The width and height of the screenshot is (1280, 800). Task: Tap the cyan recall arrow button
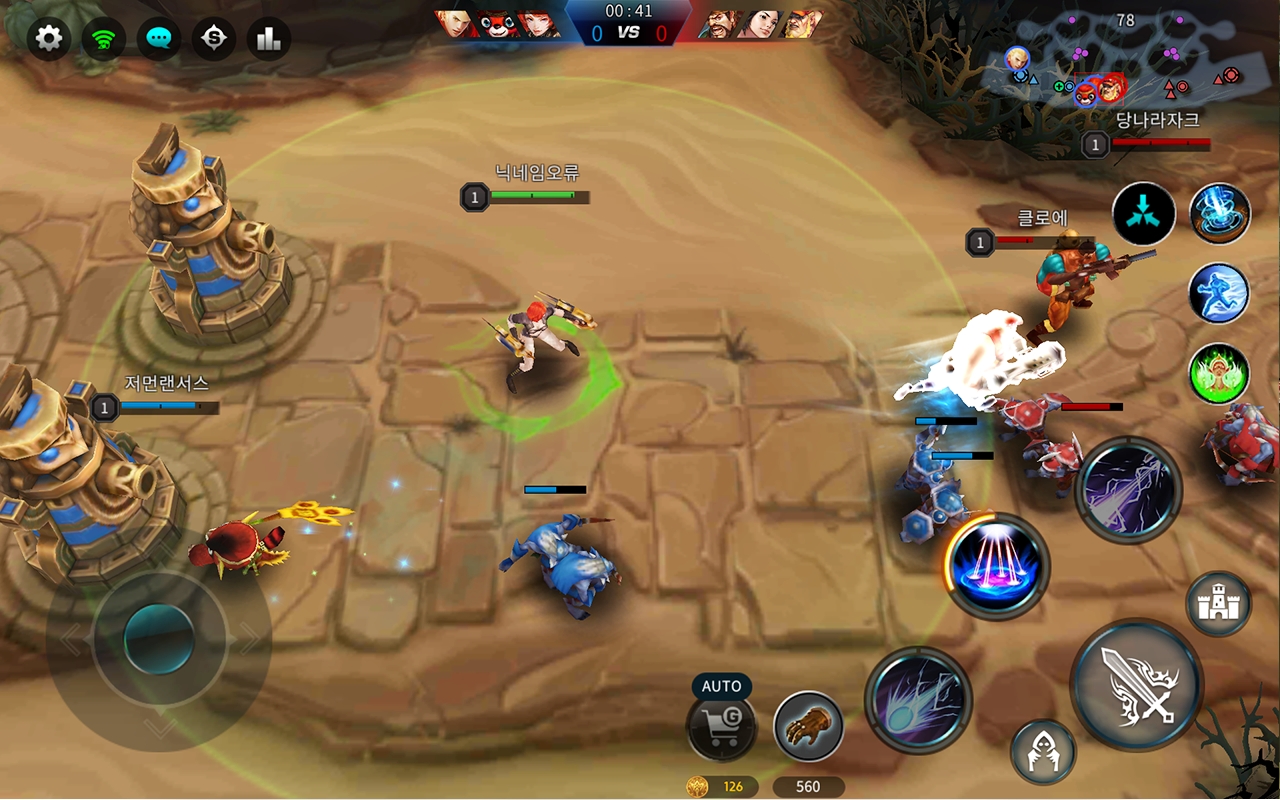[1144, 213]
